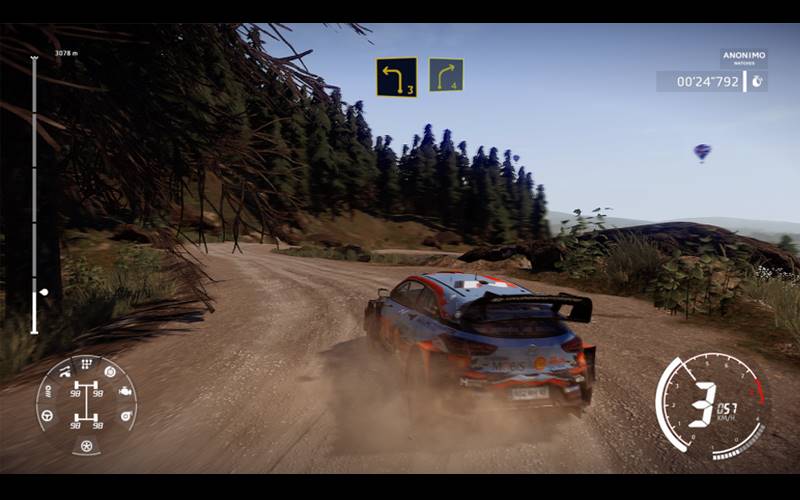Click the stage progress track marker

click(x=43, y=292)
